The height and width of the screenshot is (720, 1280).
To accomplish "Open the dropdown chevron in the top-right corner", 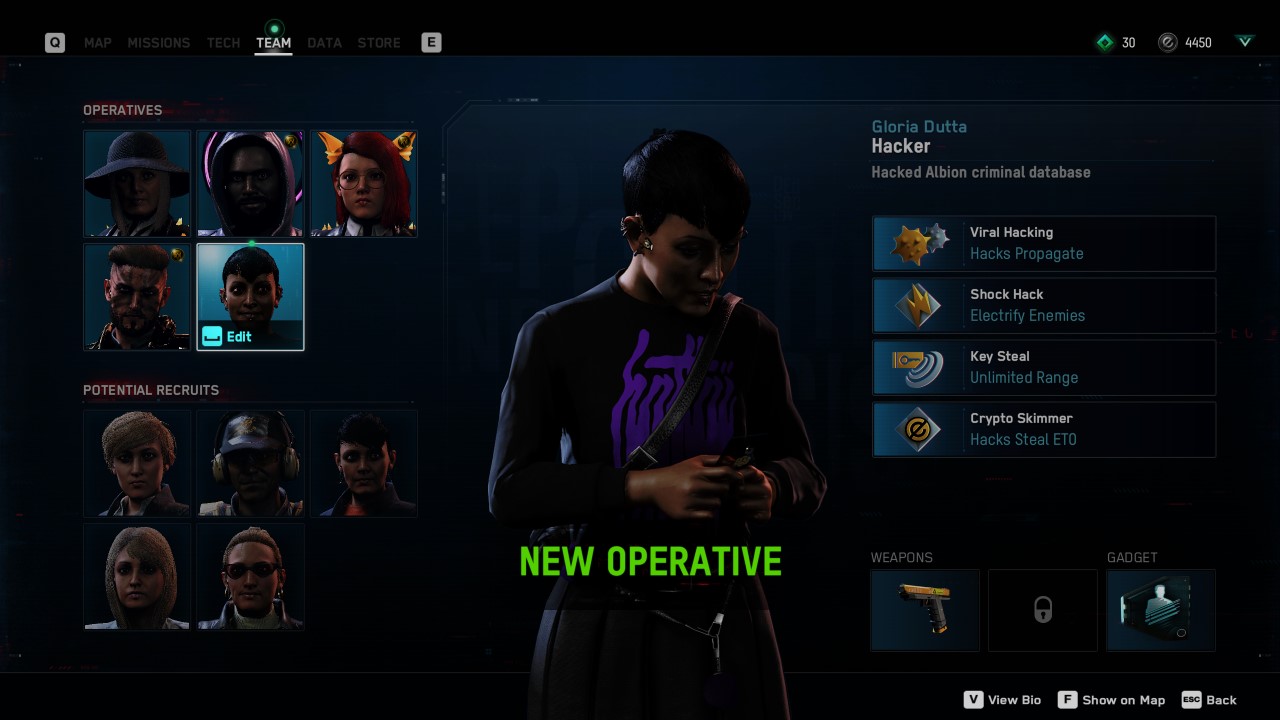I will pyautogui.click(x=1244, y=42).
